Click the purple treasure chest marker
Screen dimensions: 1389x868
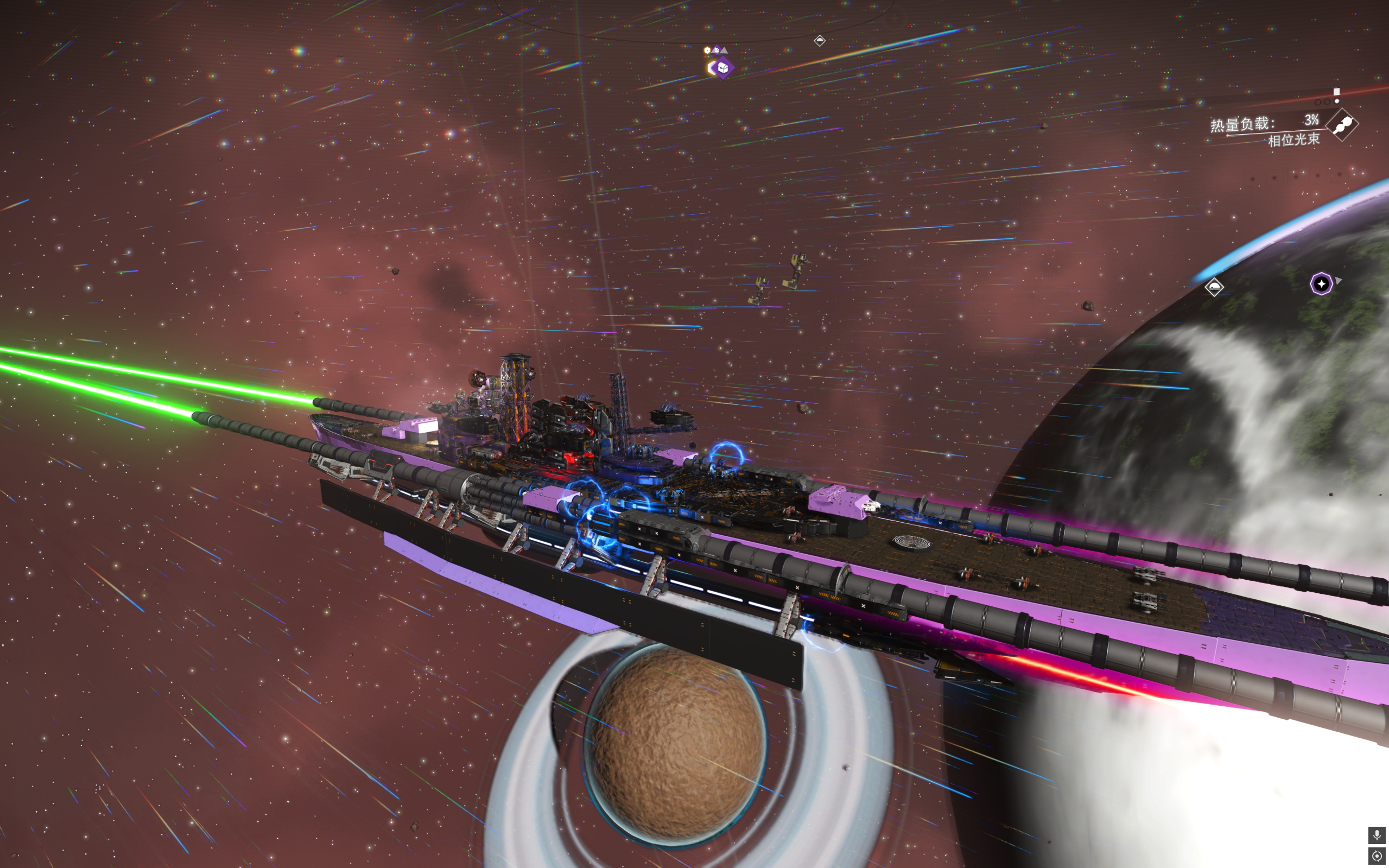[x=722, y=68]
